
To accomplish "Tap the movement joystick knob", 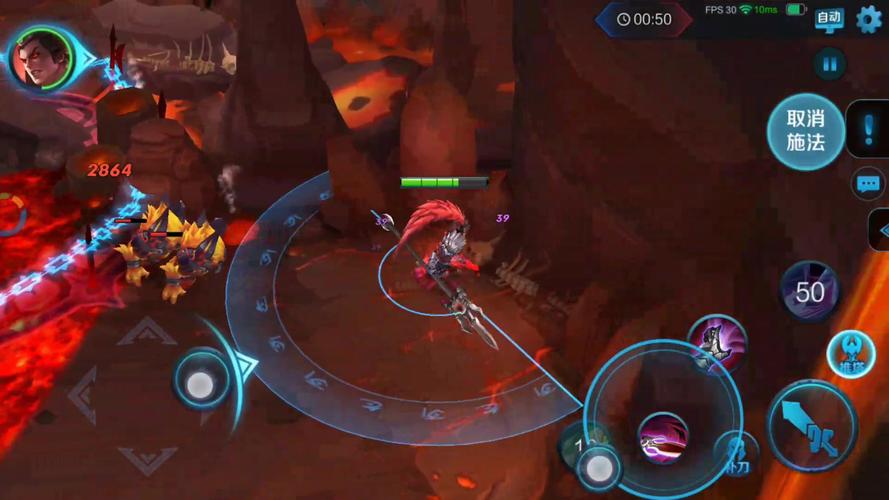I will click(200, 385).
